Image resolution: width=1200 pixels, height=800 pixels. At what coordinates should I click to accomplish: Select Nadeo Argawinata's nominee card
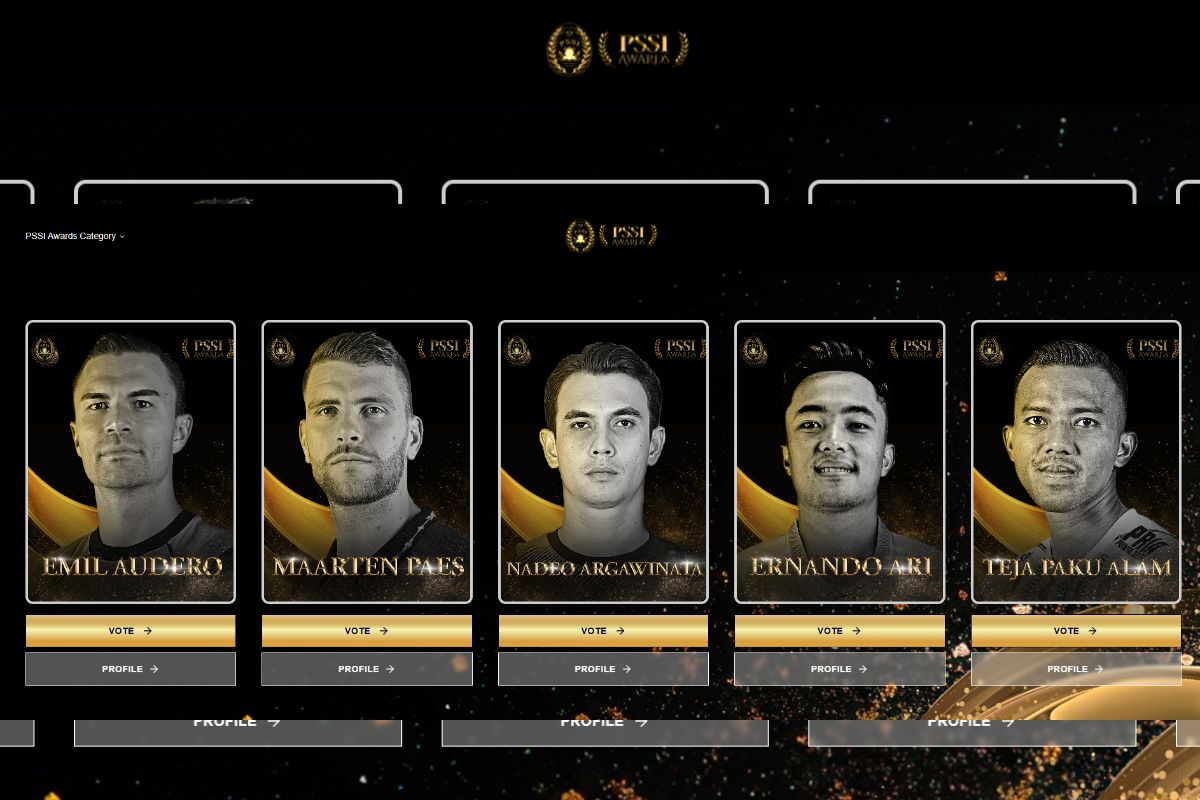tap(603, 461)
